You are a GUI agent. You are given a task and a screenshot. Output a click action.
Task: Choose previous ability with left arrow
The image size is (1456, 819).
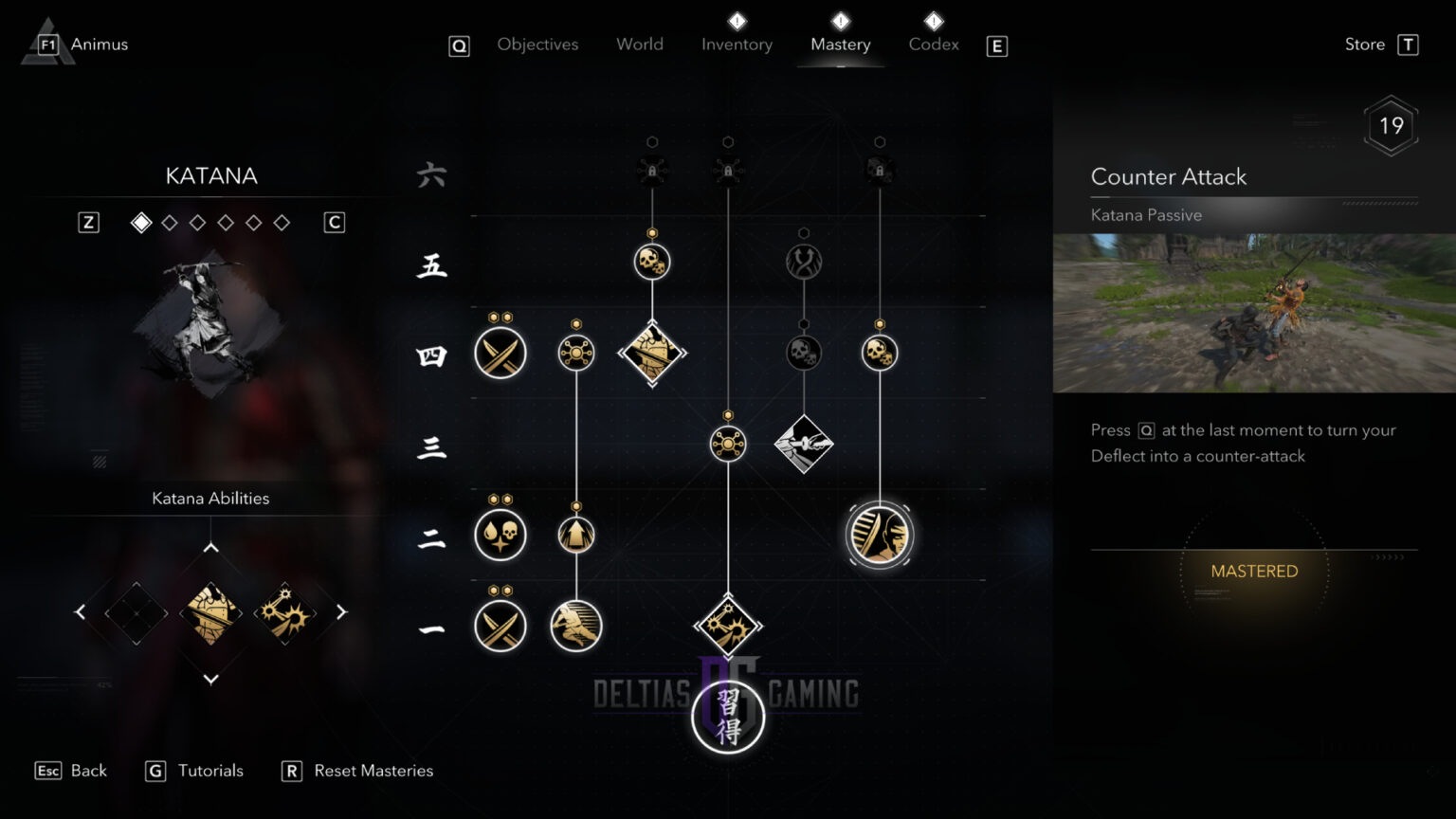pyautogui.click(x=81, y=612)
